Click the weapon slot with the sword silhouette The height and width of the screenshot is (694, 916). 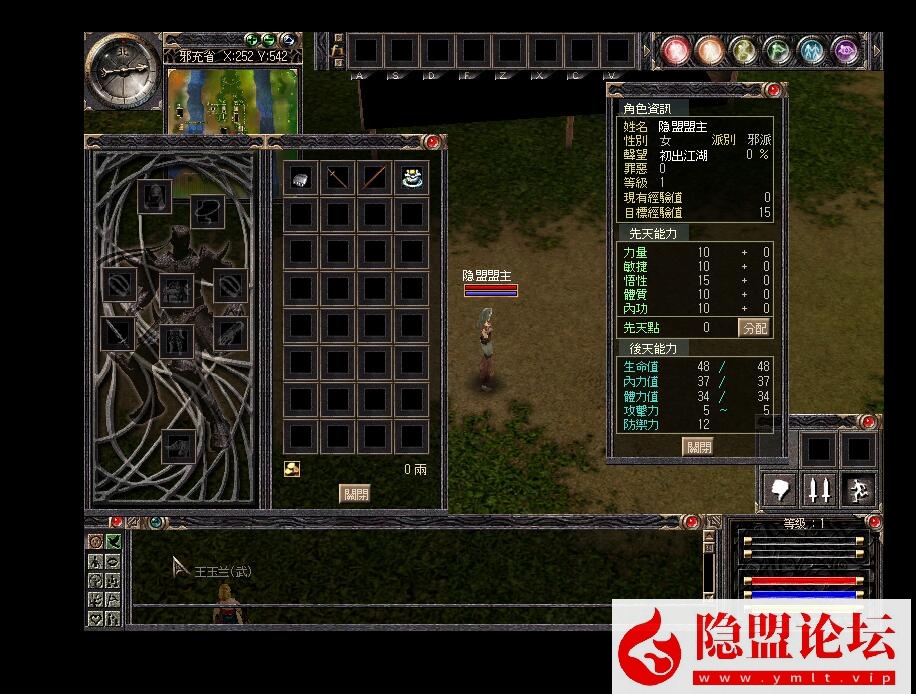point(119,334)
